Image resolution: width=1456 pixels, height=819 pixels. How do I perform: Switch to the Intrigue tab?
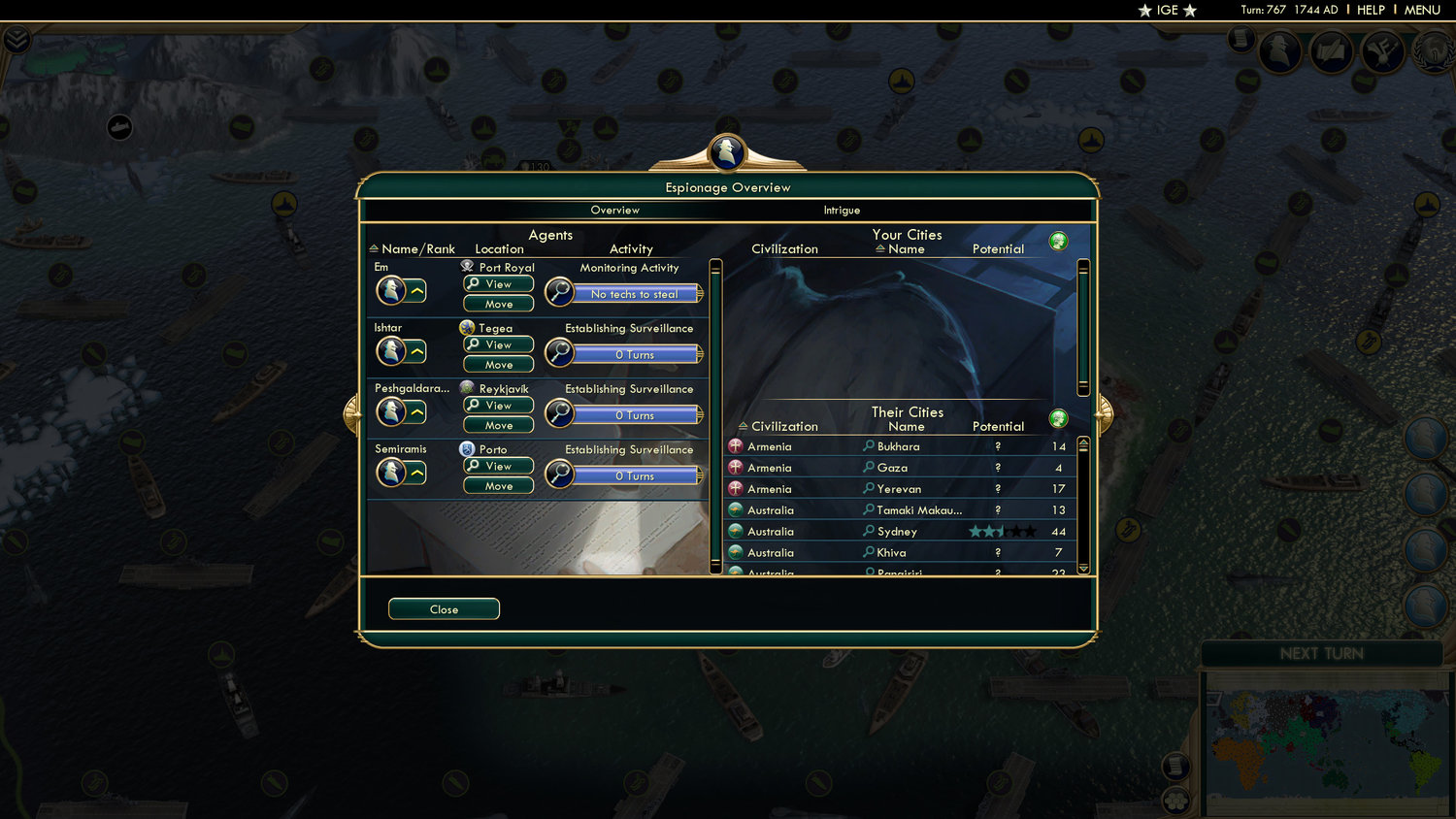pyautogui.click(x=841, y=210)
